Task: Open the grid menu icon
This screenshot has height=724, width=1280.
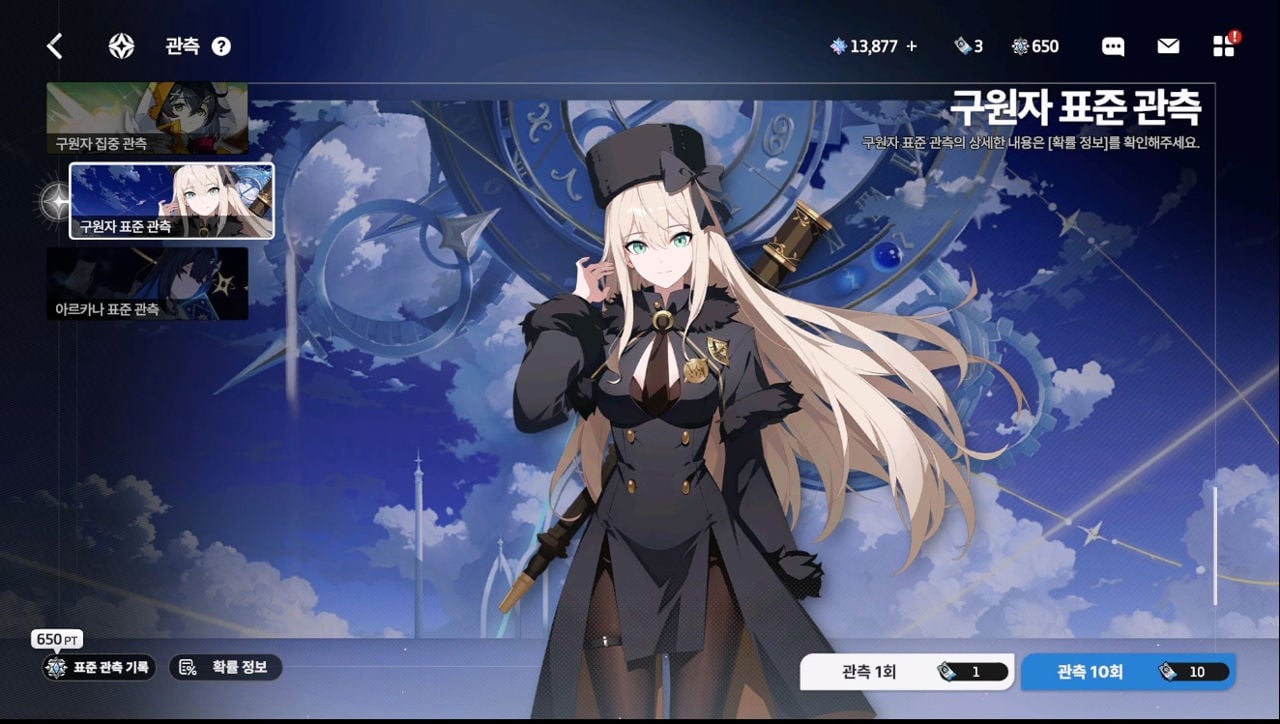Action: [1223, 46]
